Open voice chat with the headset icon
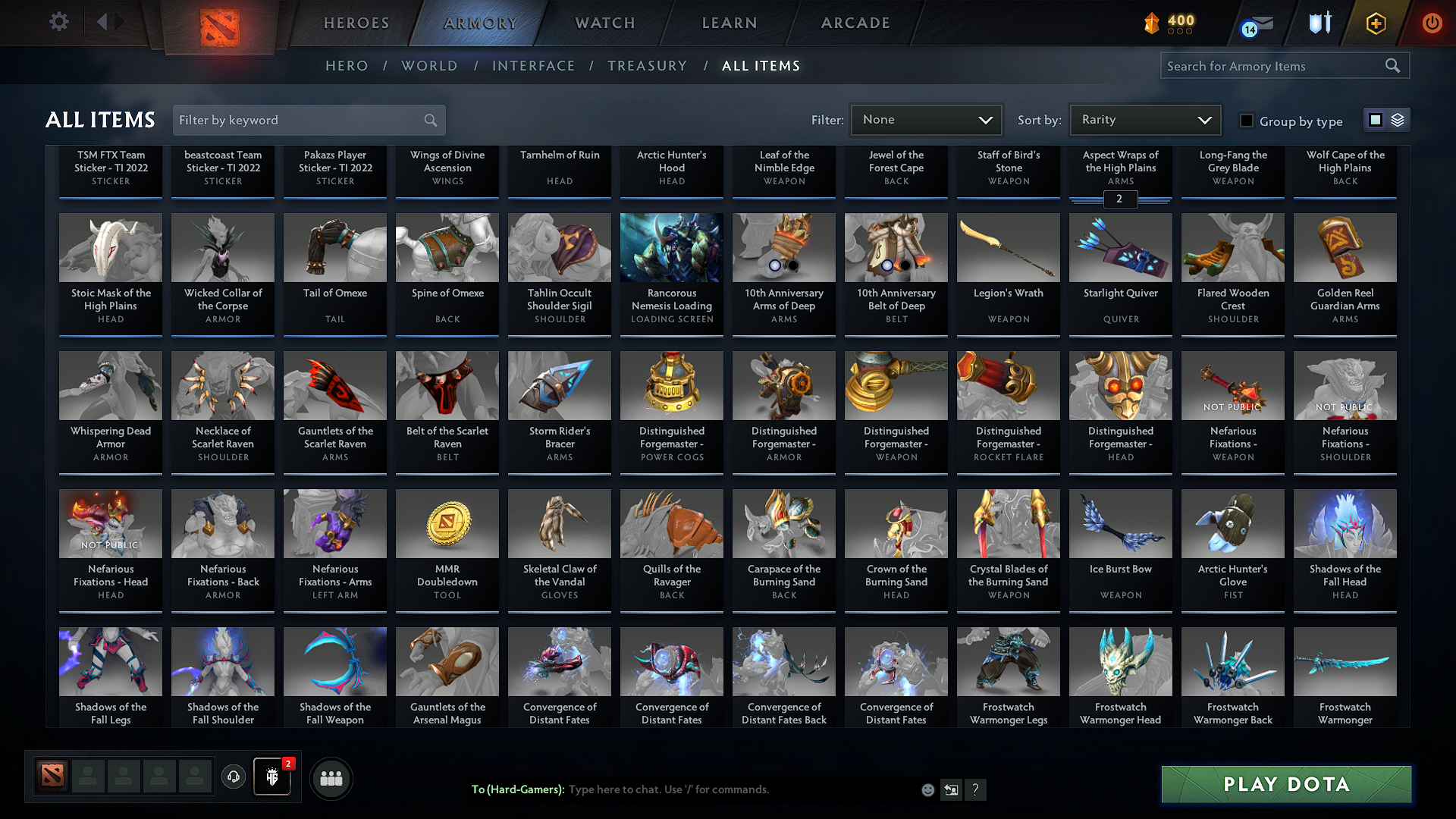The width and height of the screenshot is (1456, 819). [x=234, y=778]
